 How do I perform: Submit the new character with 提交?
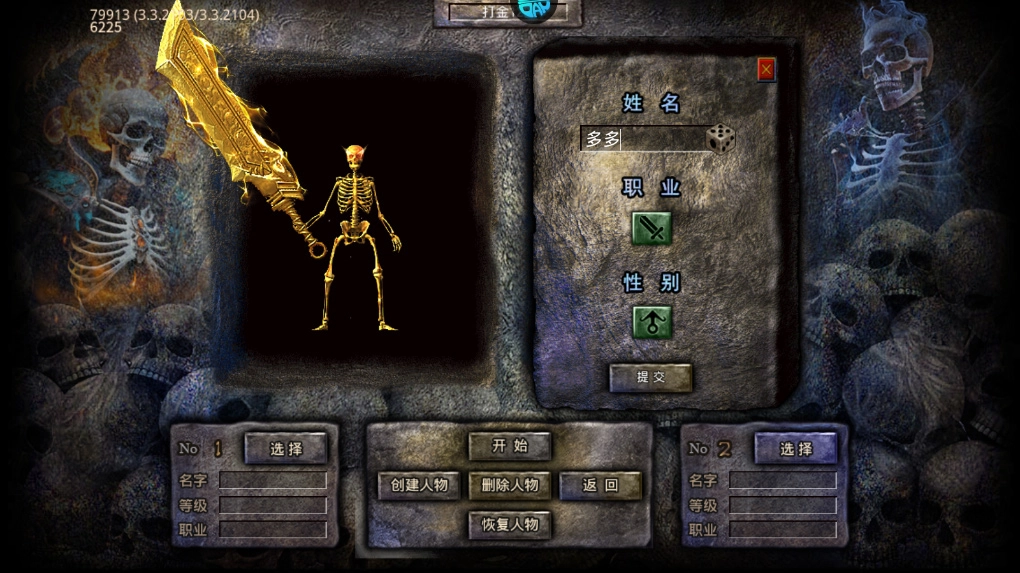click(x=651, y=377)
